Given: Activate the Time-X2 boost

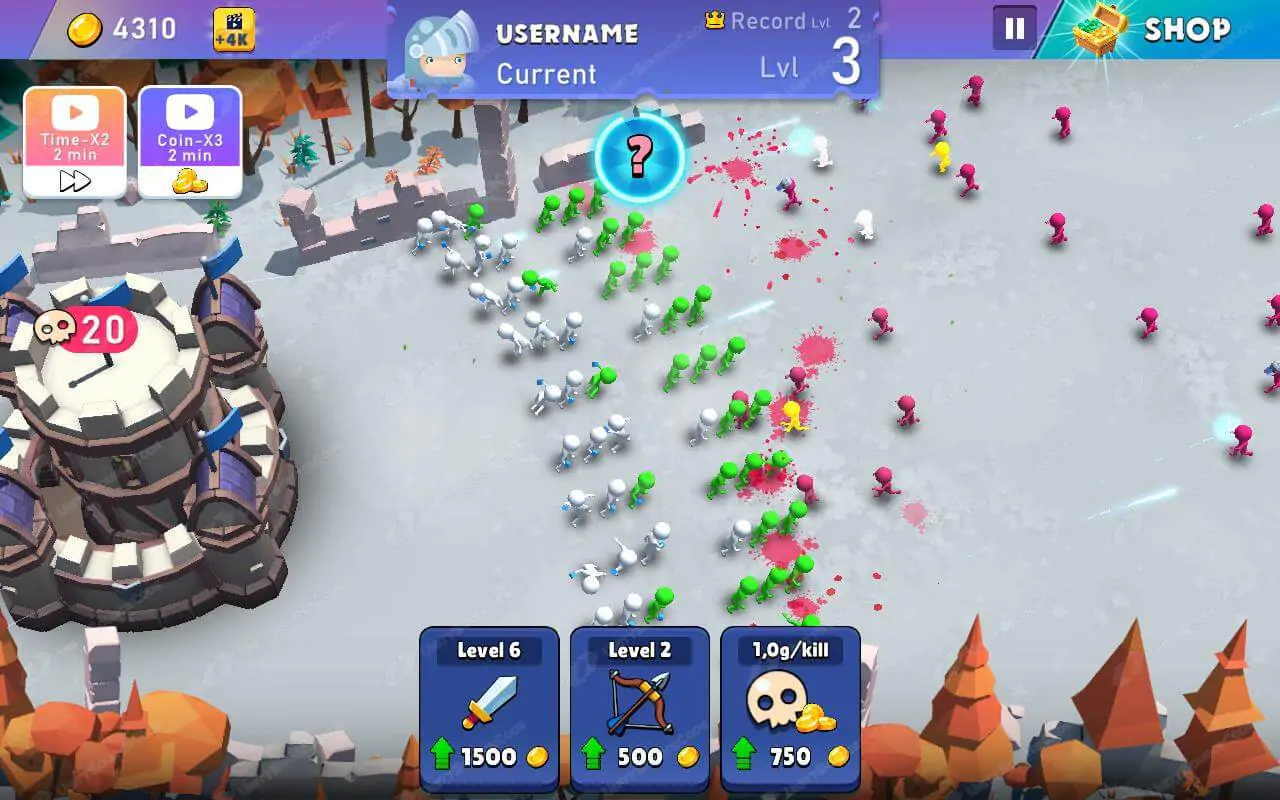Looking at the screenshot, I should click(75, 142).
